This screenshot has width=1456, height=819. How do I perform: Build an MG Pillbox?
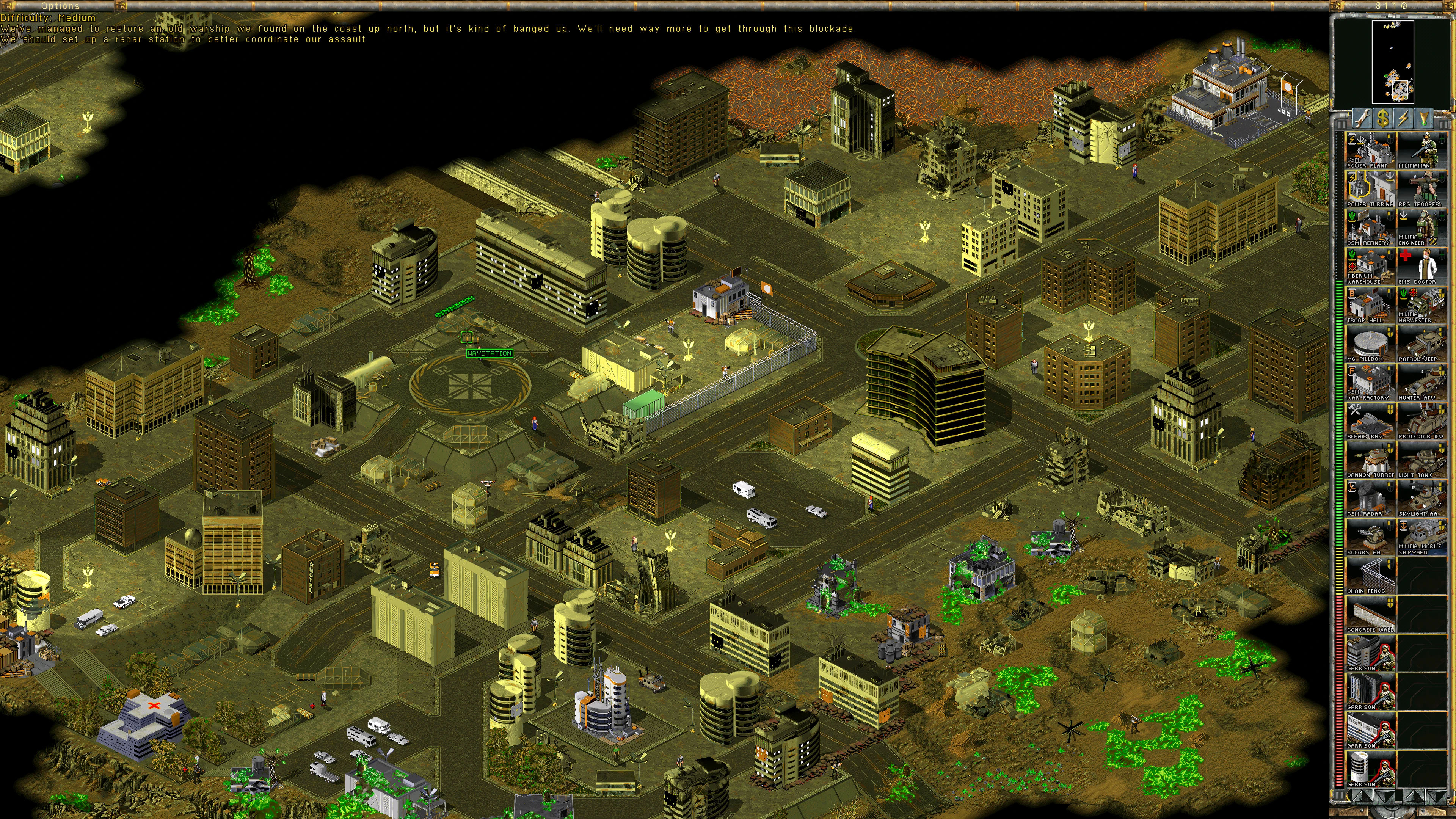pos(1370,344)
